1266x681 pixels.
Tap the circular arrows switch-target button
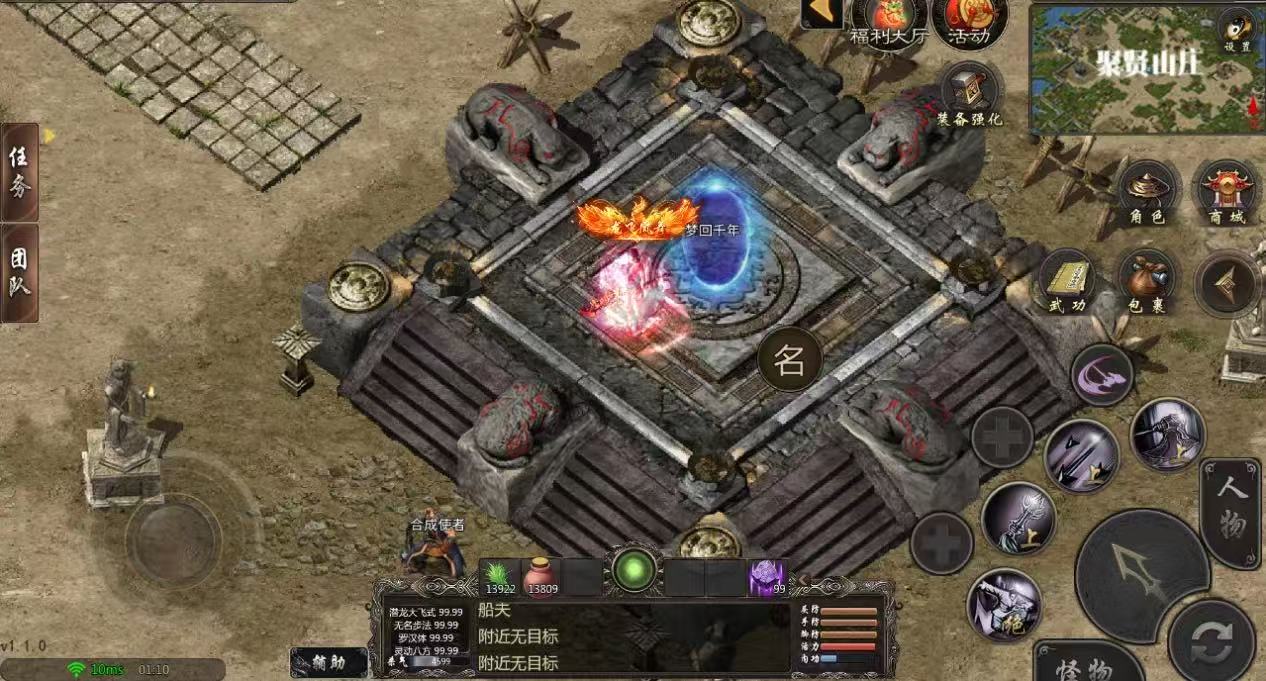click(x=1211, y=640)
